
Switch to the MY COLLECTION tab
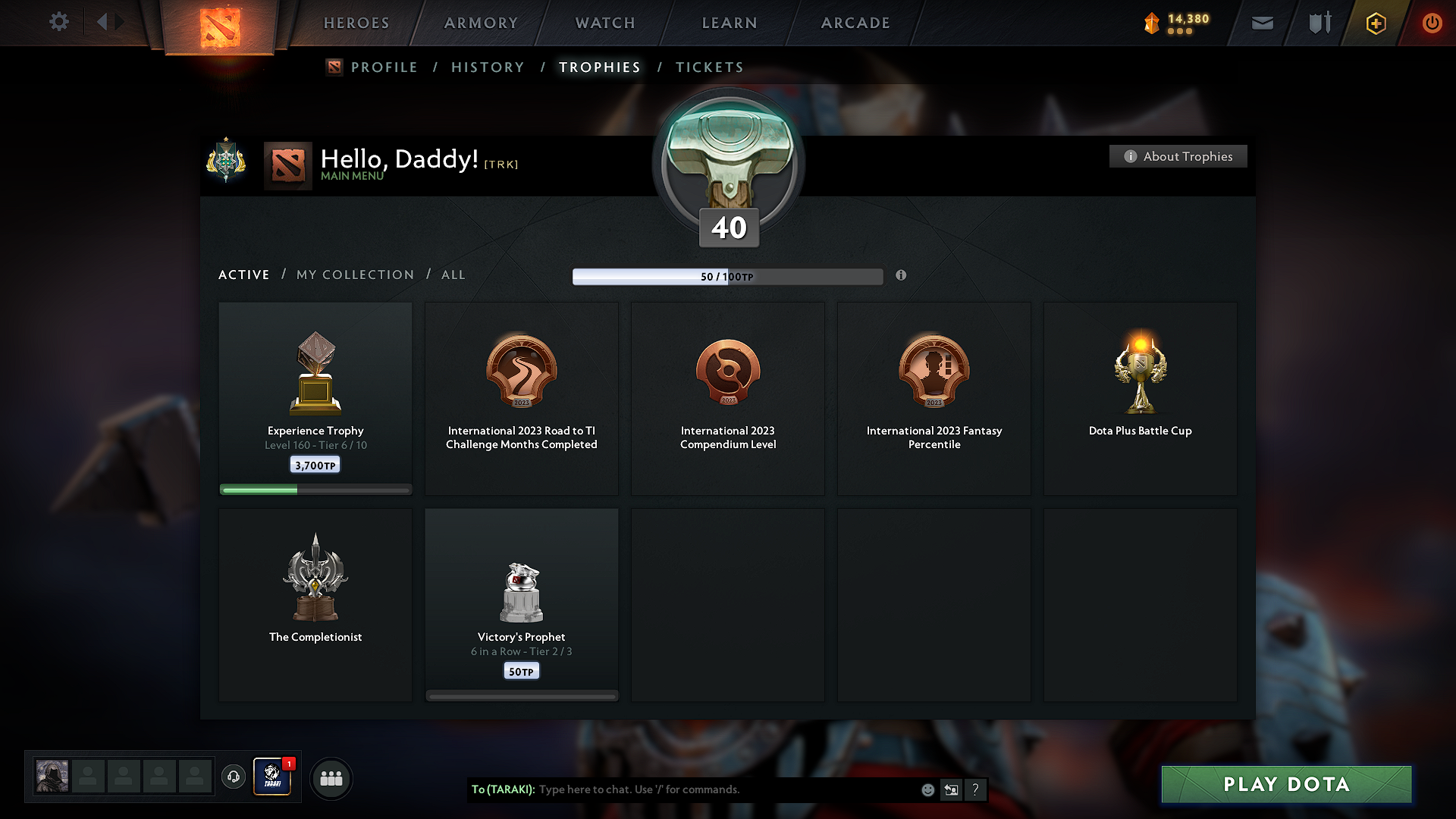[354, 275]
